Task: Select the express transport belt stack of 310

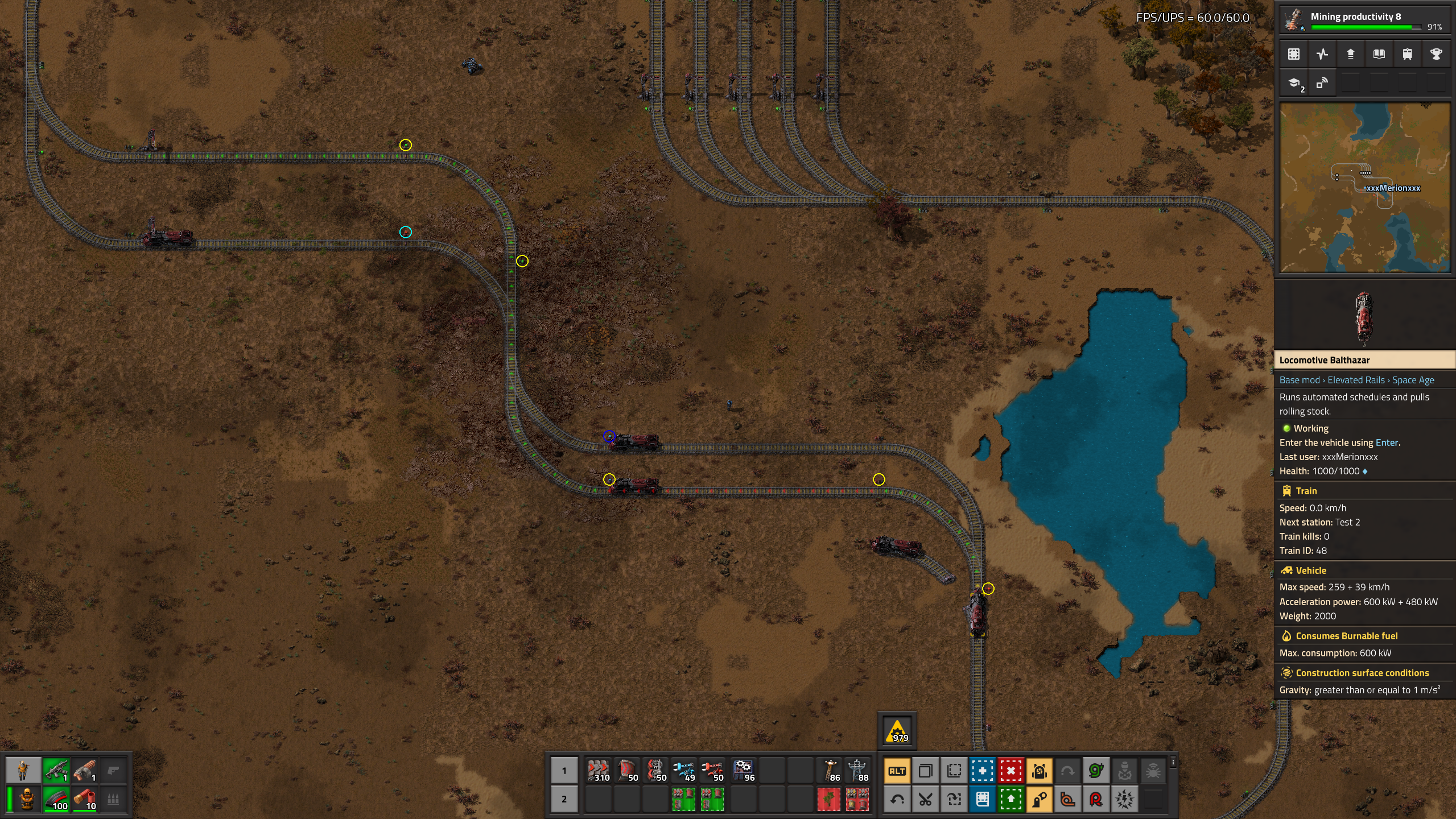Action: tap(598, 771)
